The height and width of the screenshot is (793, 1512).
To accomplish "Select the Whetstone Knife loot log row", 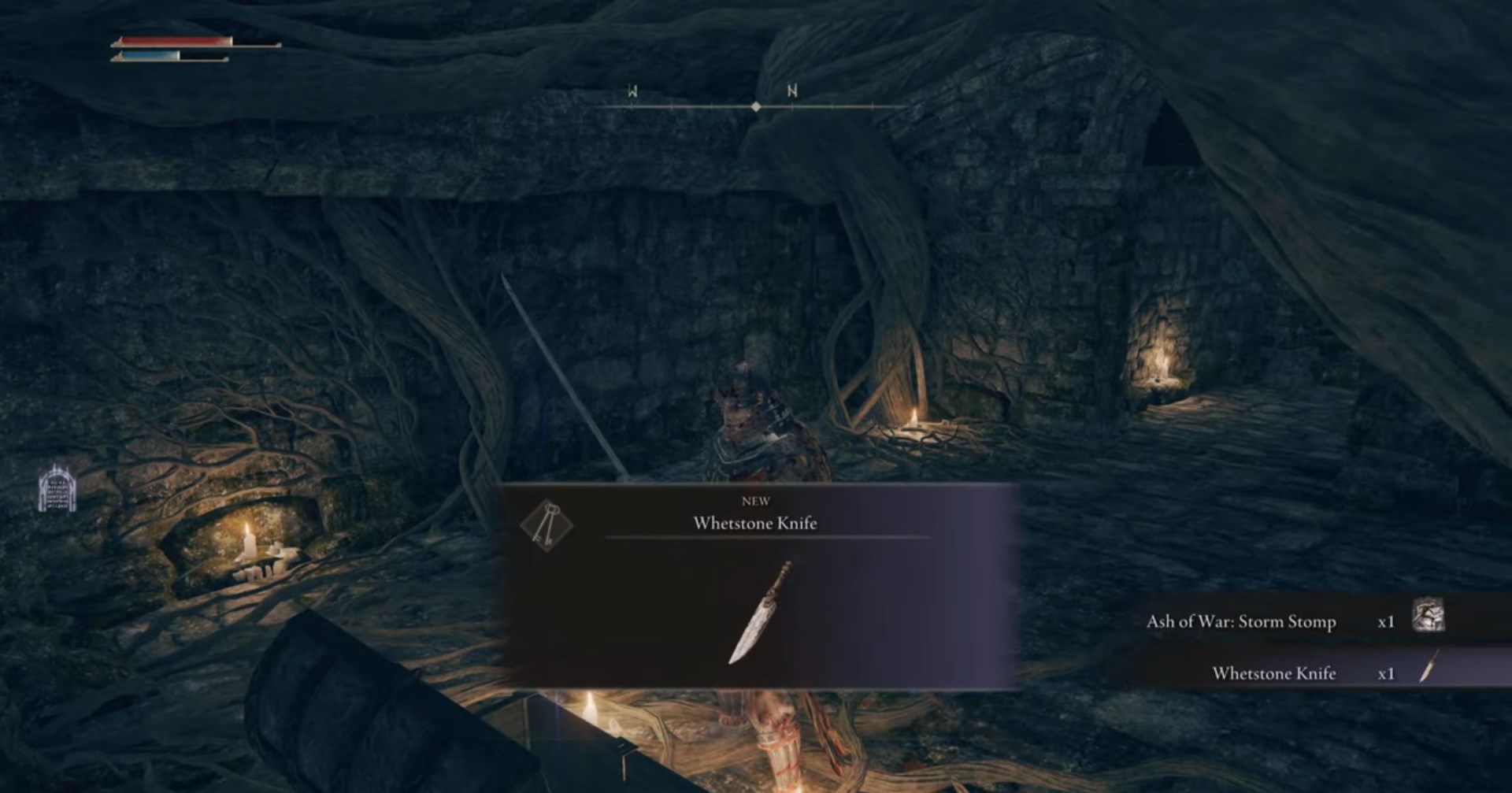I will [1273, 673].
